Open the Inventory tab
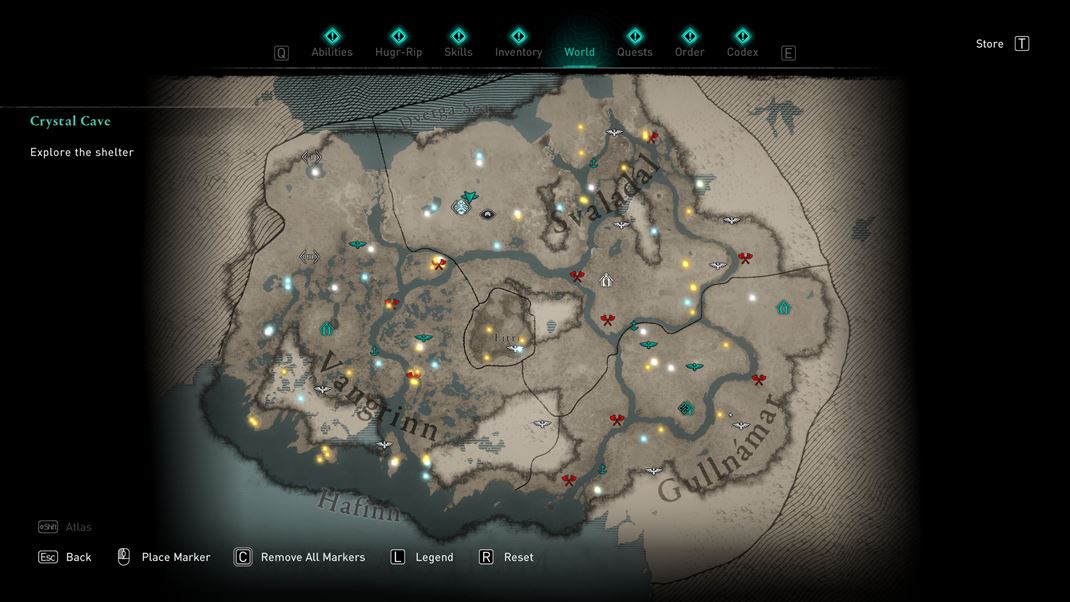The image size is (1070, 602). click(x=518, y=43)
